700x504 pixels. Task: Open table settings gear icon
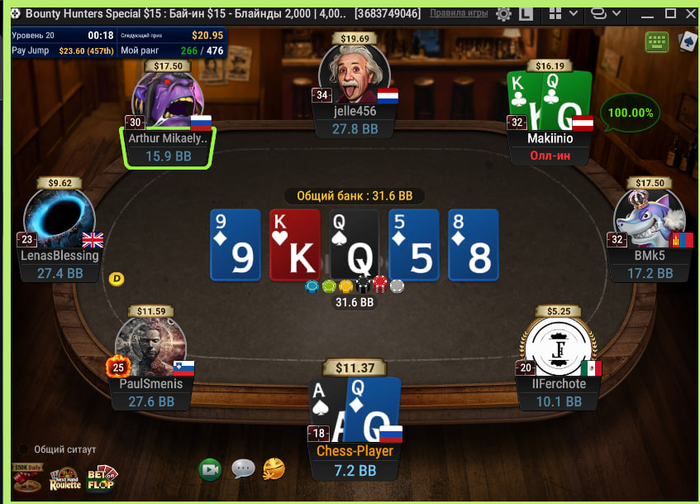tap(503, 14)
